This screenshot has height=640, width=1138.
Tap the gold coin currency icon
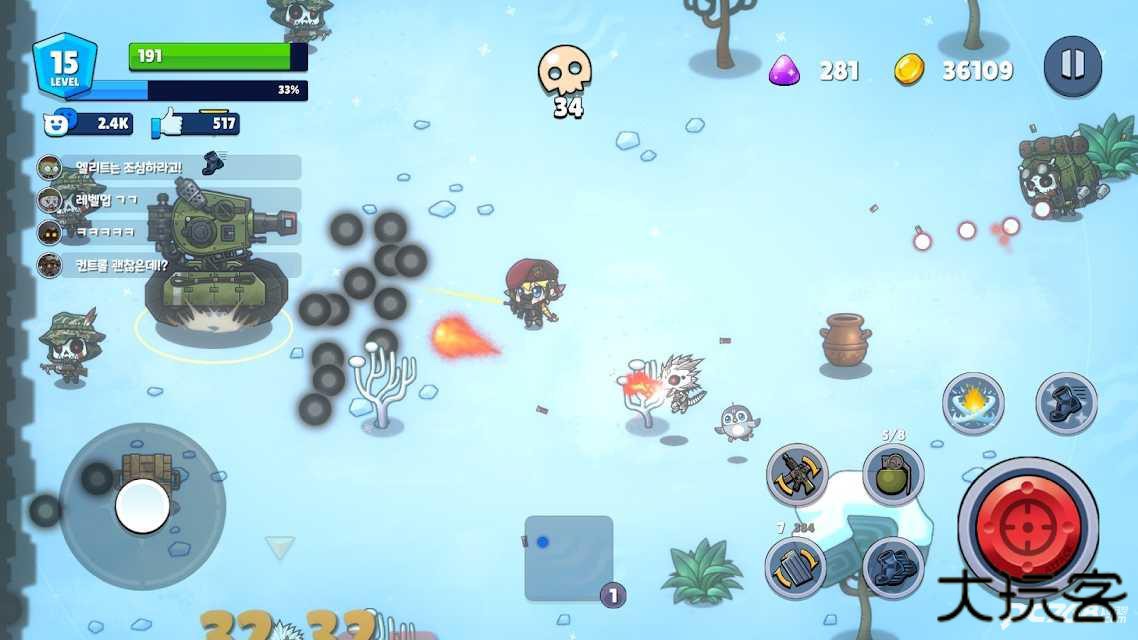click(x=909, y=70)
